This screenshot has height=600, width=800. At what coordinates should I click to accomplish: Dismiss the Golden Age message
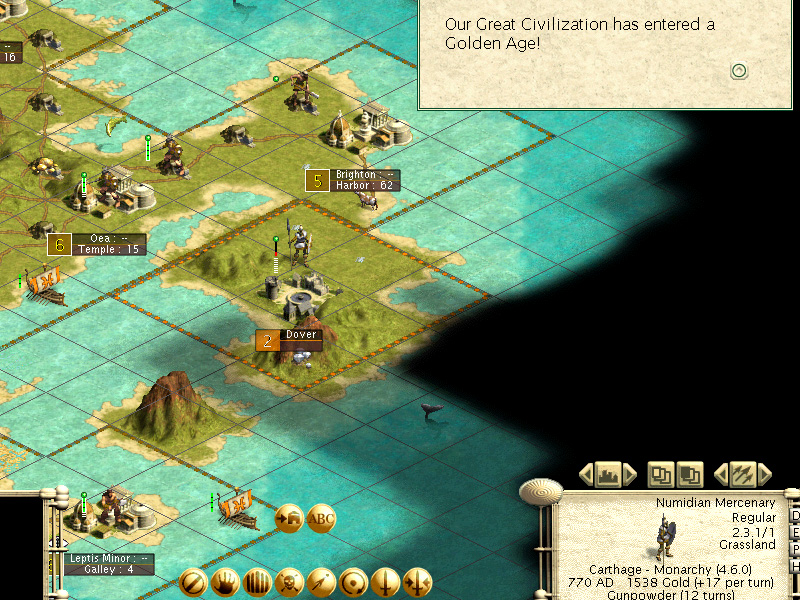point(739,70)
